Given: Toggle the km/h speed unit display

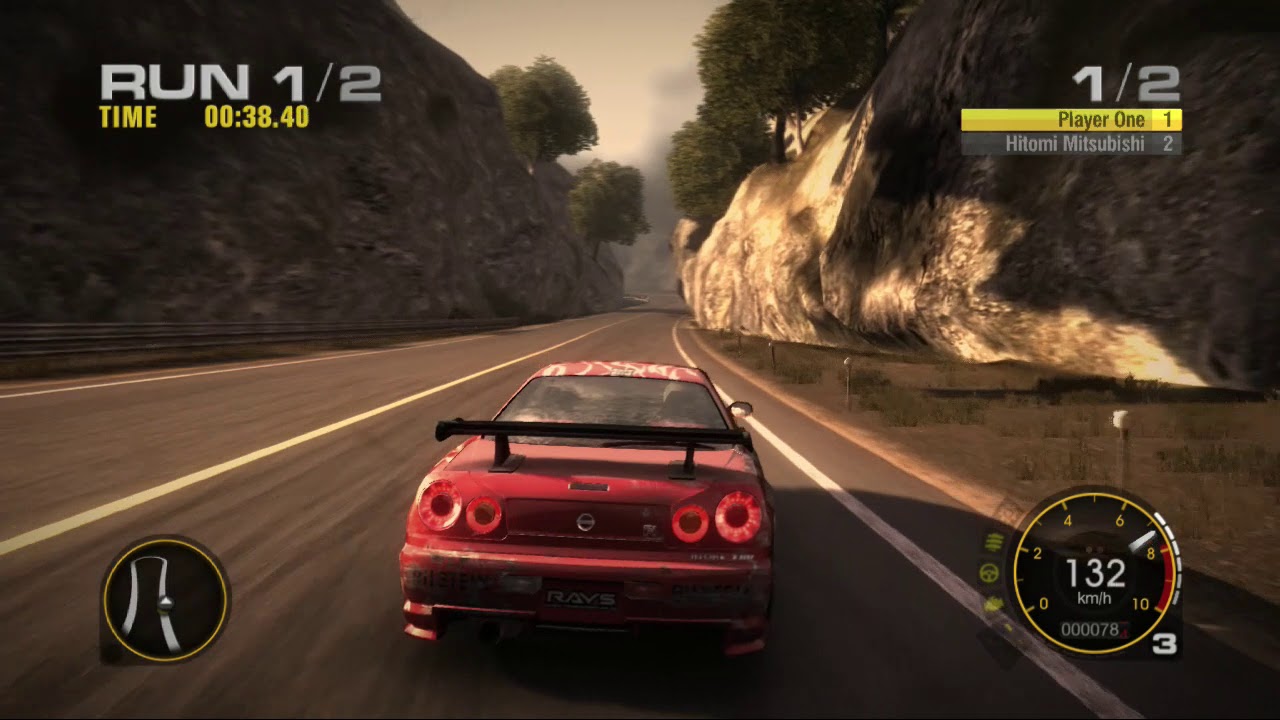Looking at the screenshot, I should click(1093, 596).
